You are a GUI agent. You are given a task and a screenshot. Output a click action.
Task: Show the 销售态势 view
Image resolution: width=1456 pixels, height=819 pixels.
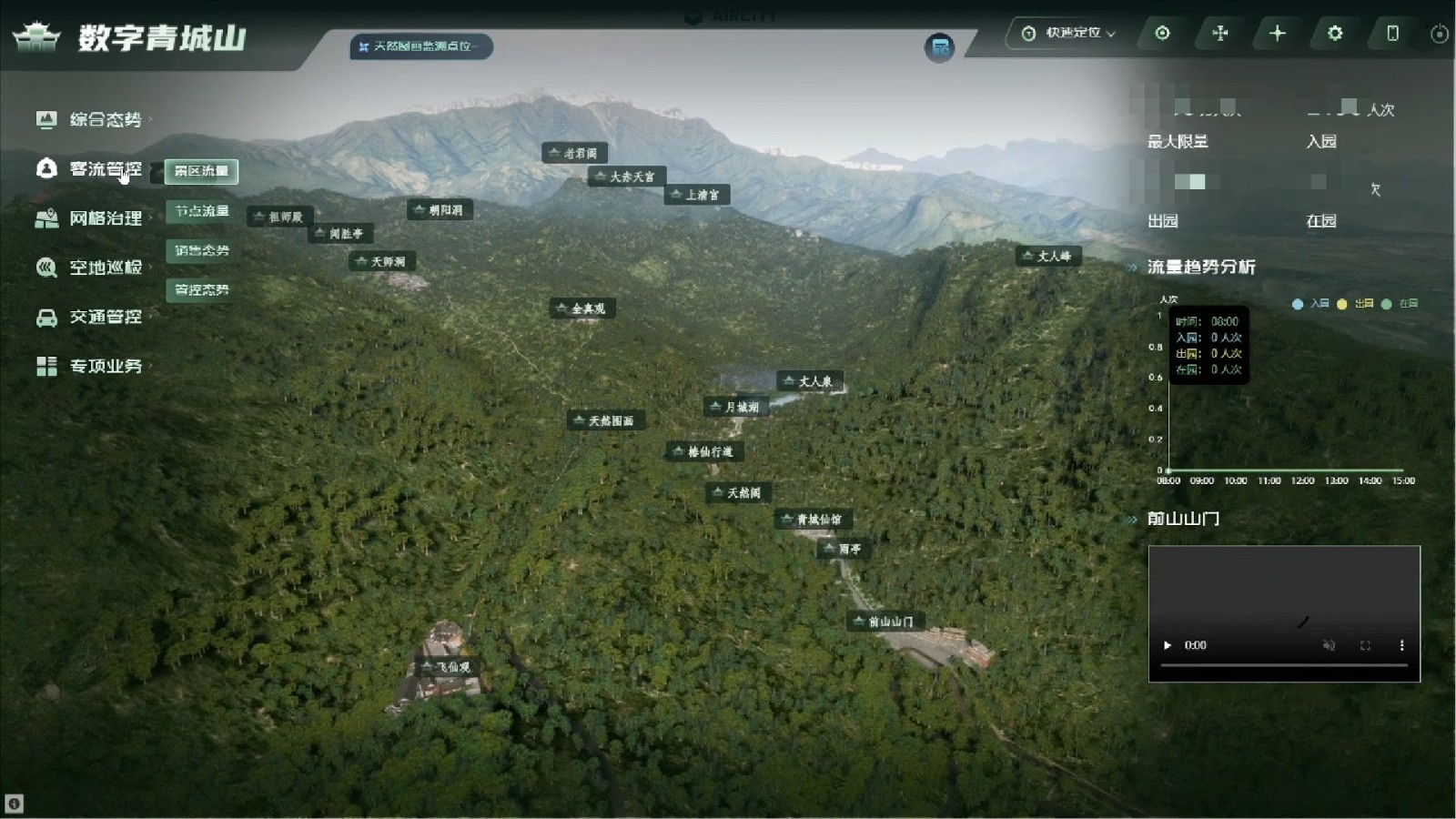(201, 250)
